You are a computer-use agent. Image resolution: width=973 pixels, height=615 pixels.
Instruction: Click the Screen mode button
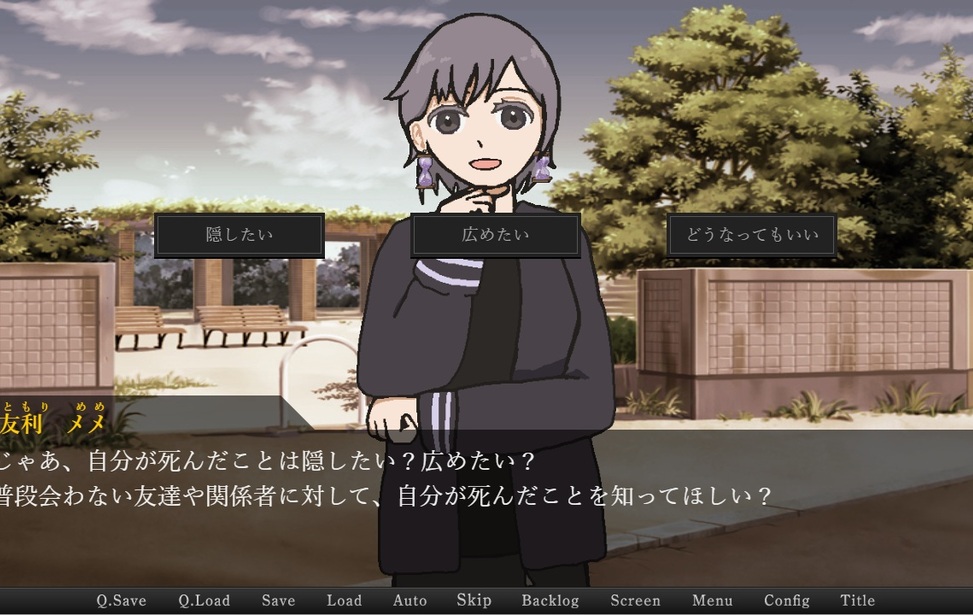click(x=635, y=601)
